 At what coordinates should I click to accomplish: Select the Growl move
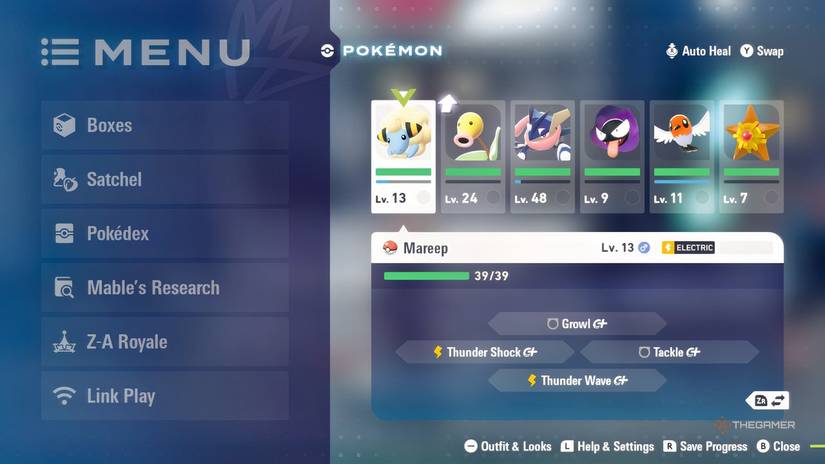pos(577,324)
